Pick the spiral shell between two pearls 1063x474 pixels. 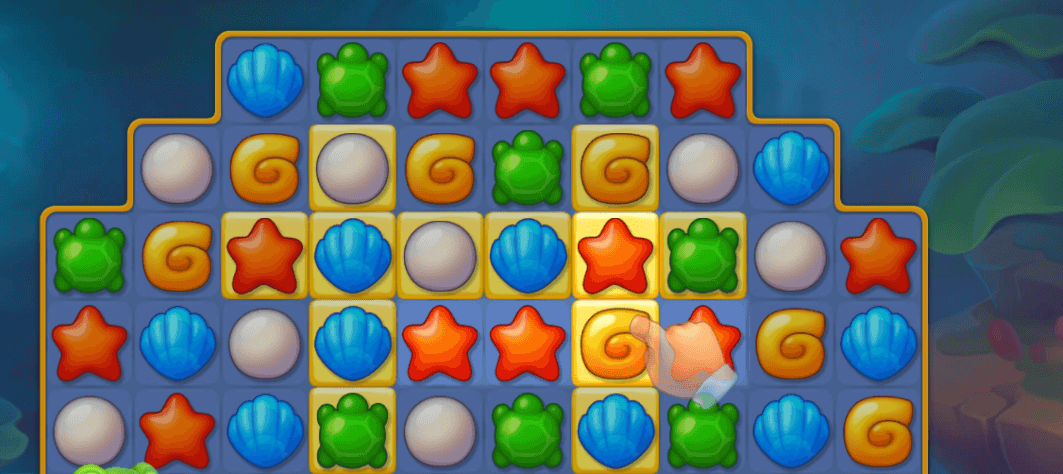click(x=265, y=165)
